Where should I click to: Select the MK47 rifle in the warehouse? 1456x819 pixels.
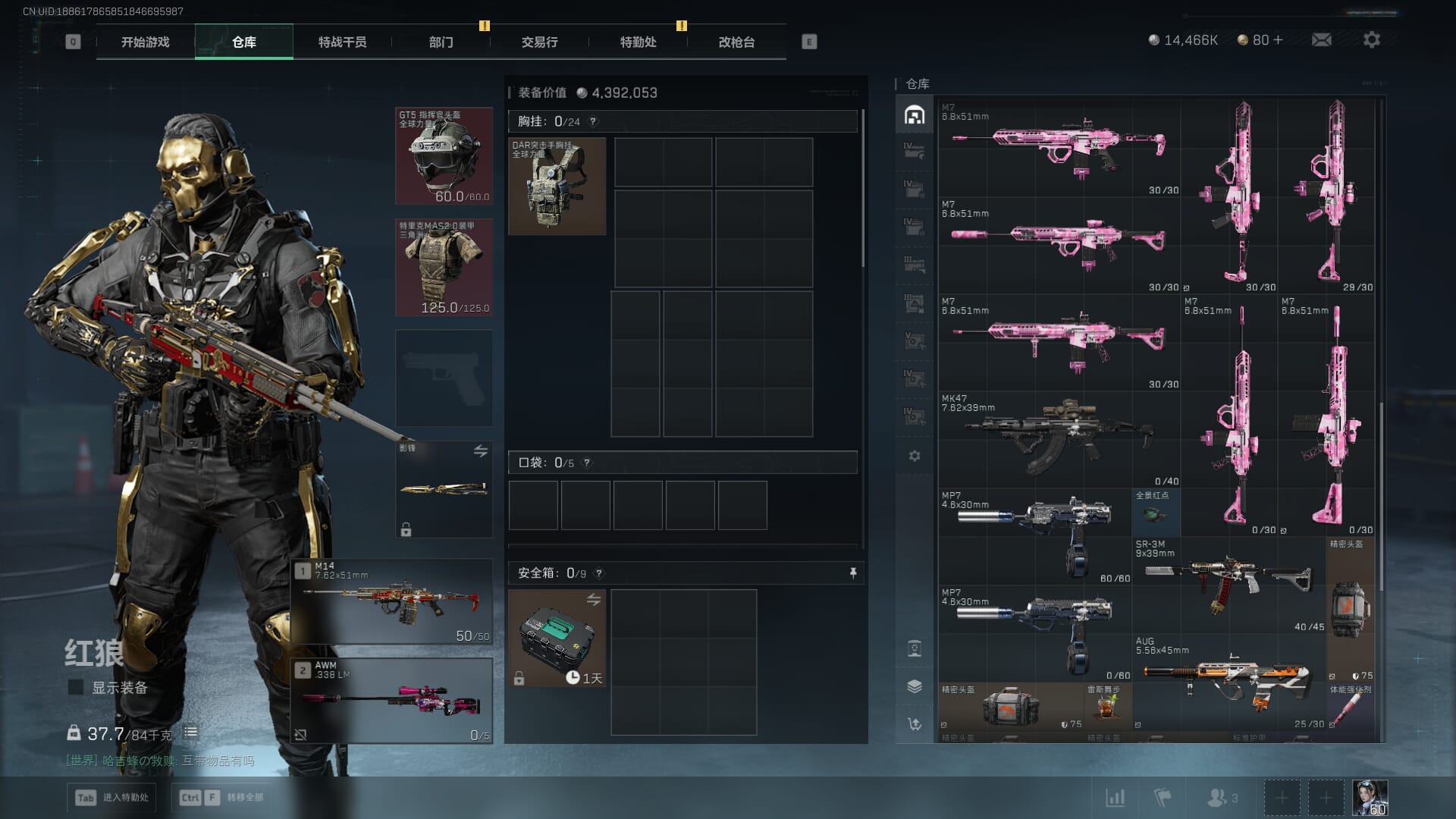[x=1059, y=438]
